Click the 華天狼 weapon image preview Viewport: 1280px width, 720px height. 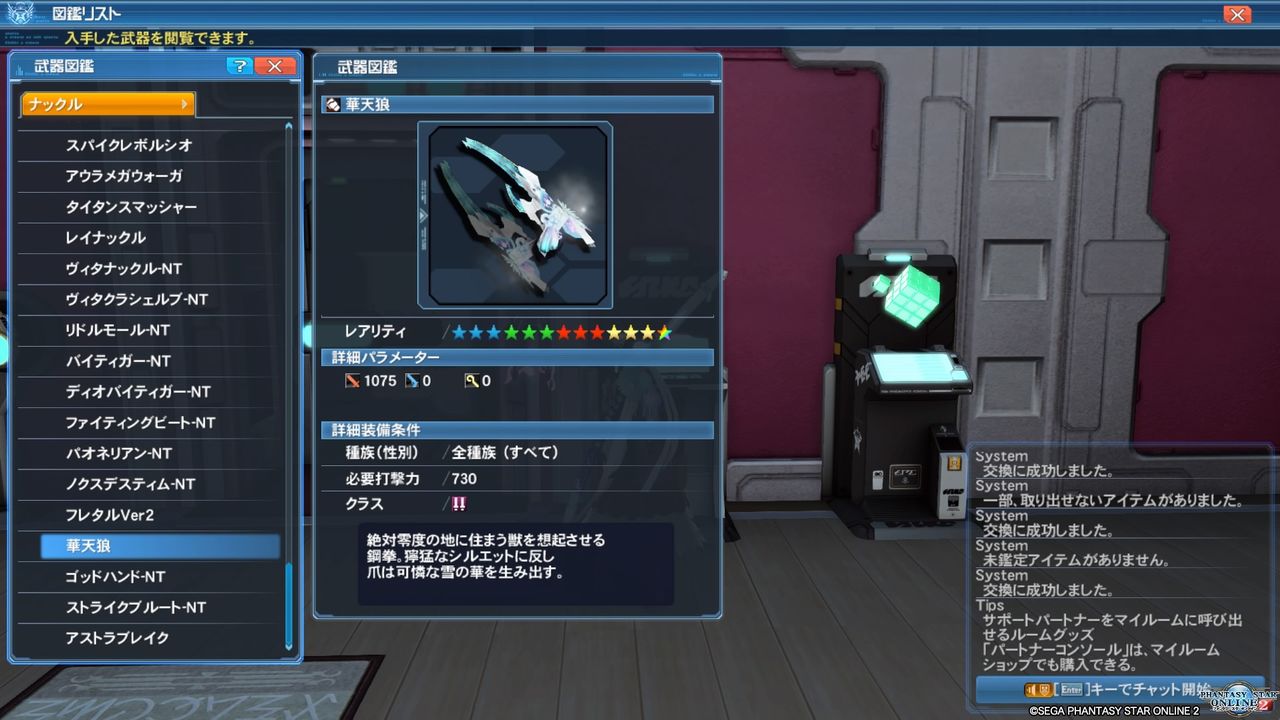point(517,212)
